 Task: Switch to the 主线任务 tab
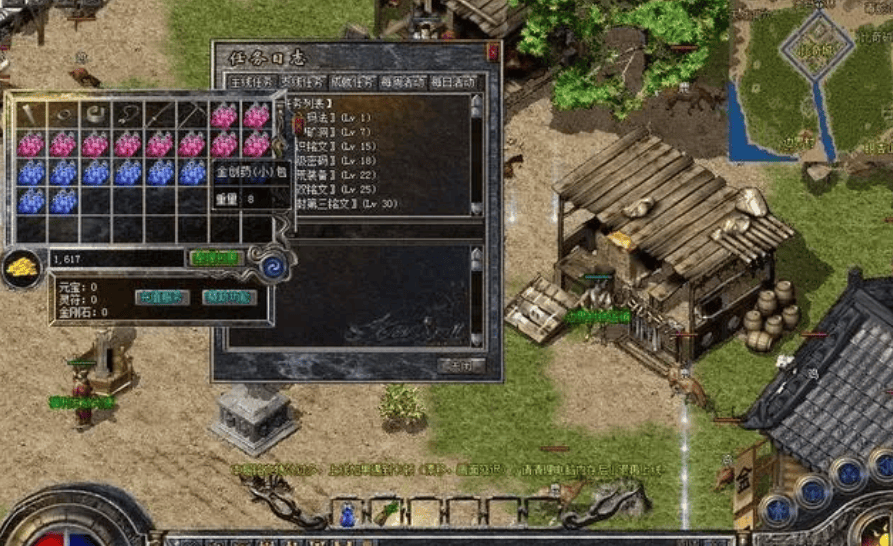pos(250,82)
